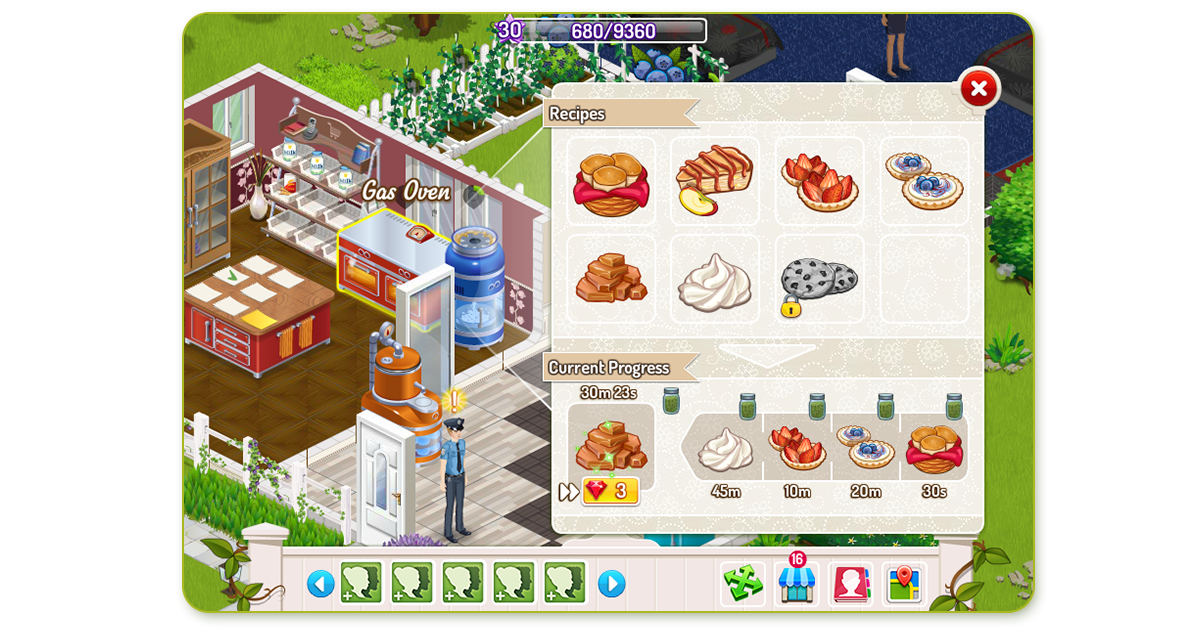Show previous friends with the left arrow
Viewport: 1200px width, 628px height.
coord(320,583)
